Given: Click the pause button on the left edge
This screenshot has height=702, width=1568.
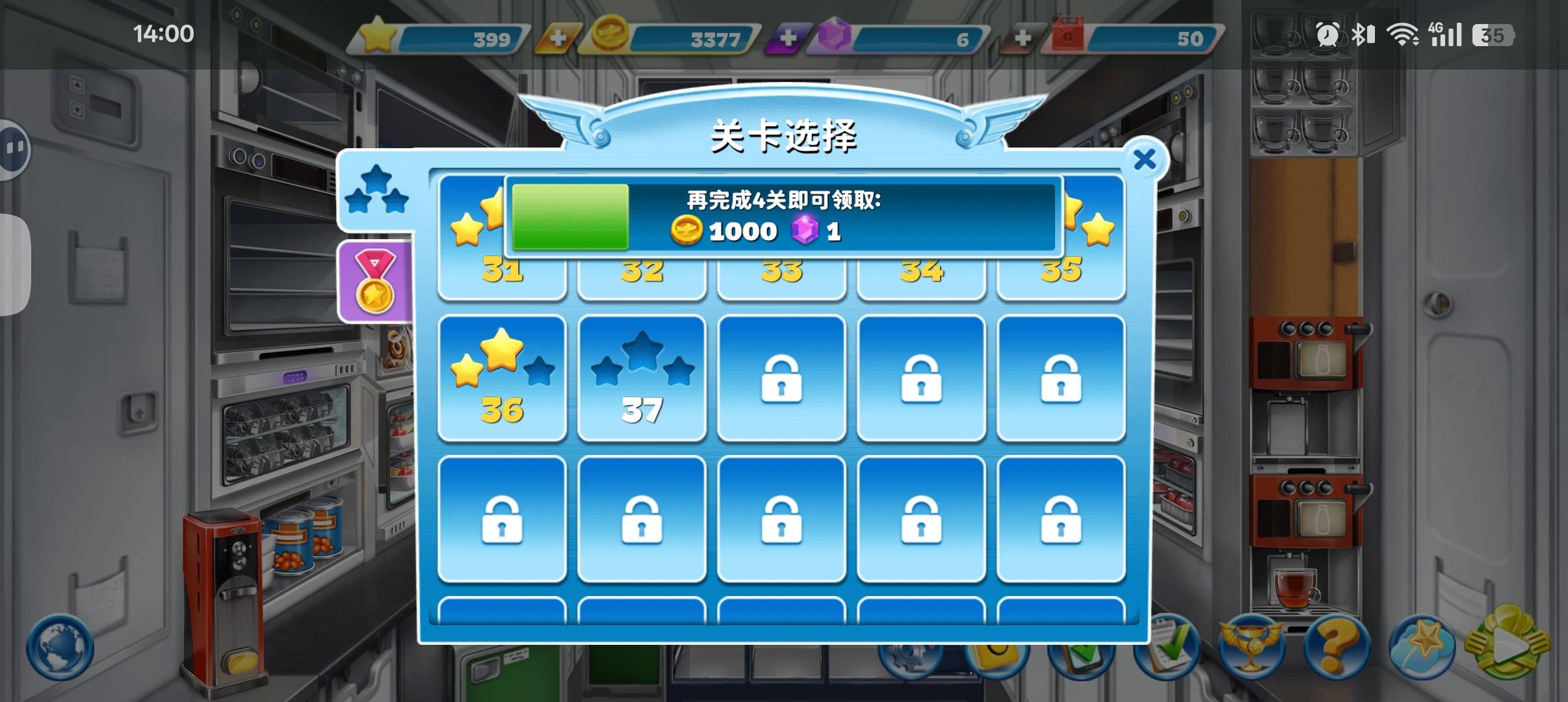Looking at the screenshot, I should 13,148.
